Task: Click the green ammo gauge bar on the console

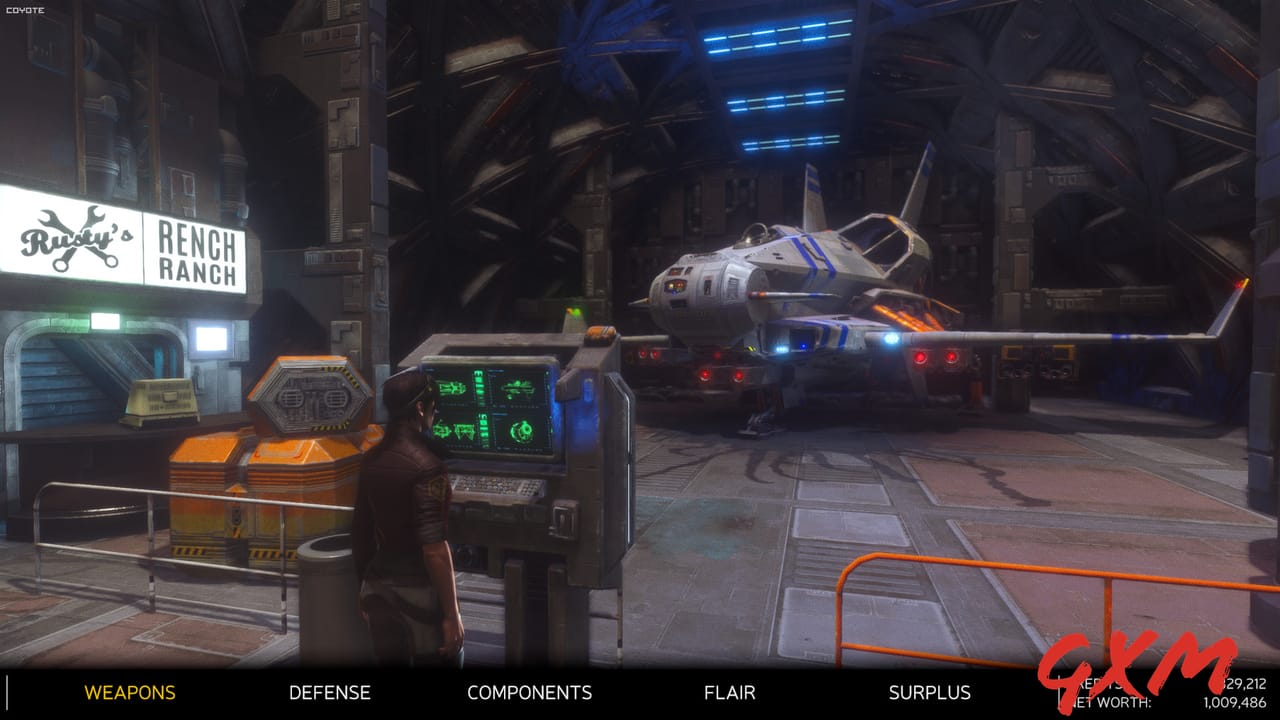Action: [x=483, y=427]
